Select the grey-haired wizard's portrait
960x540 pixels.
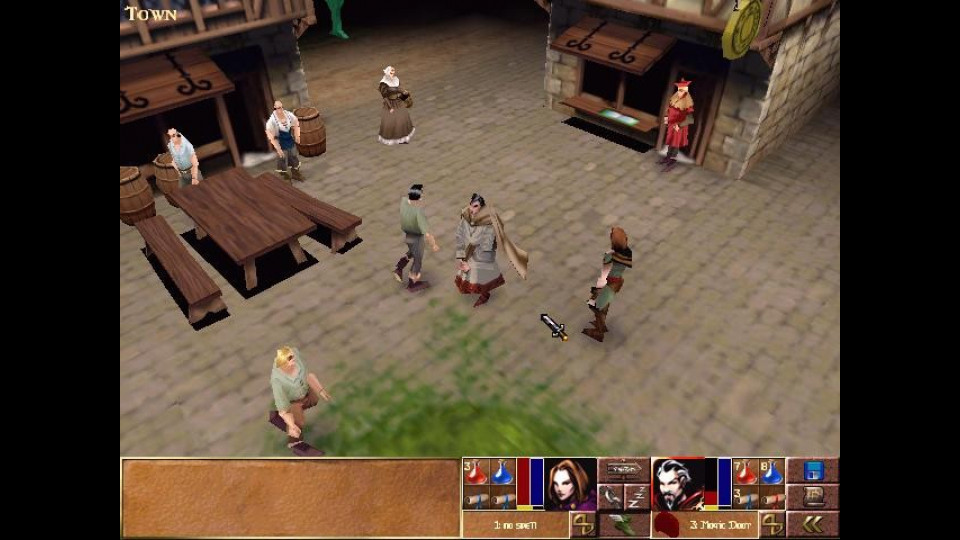[677, 483]
